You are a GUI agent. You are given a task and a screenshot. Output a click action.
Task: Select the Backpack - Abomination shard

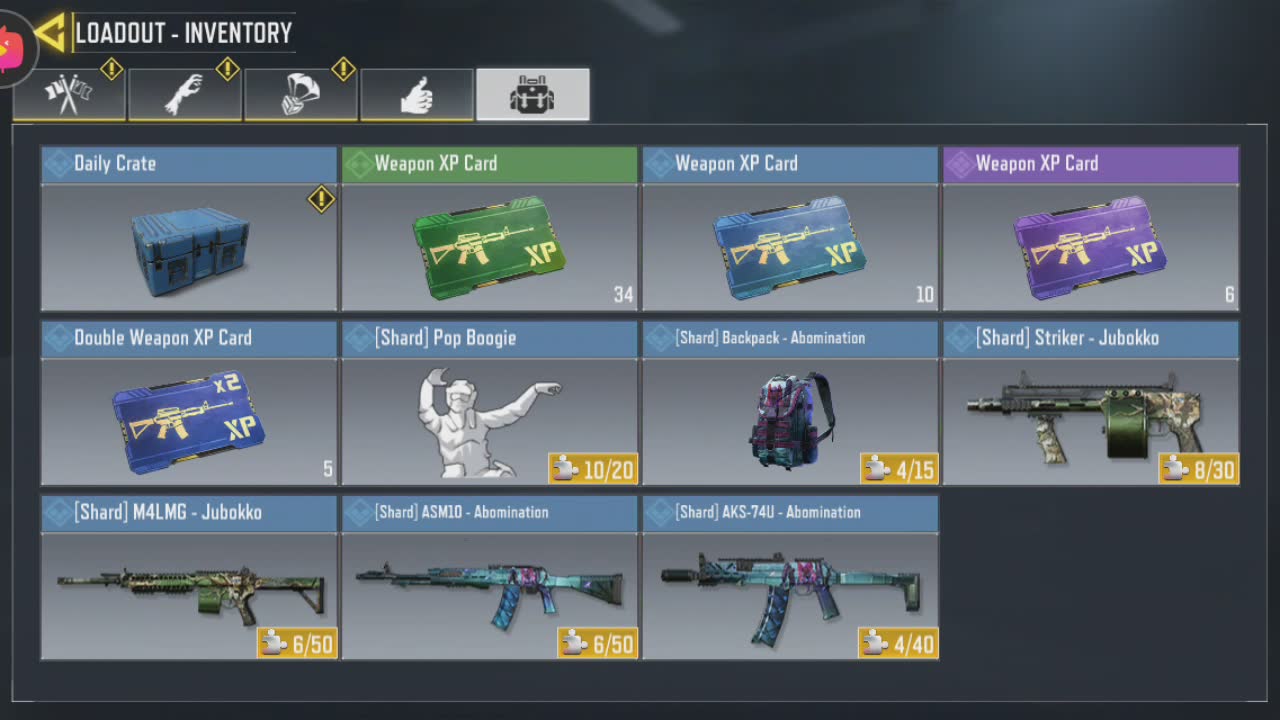790,404
